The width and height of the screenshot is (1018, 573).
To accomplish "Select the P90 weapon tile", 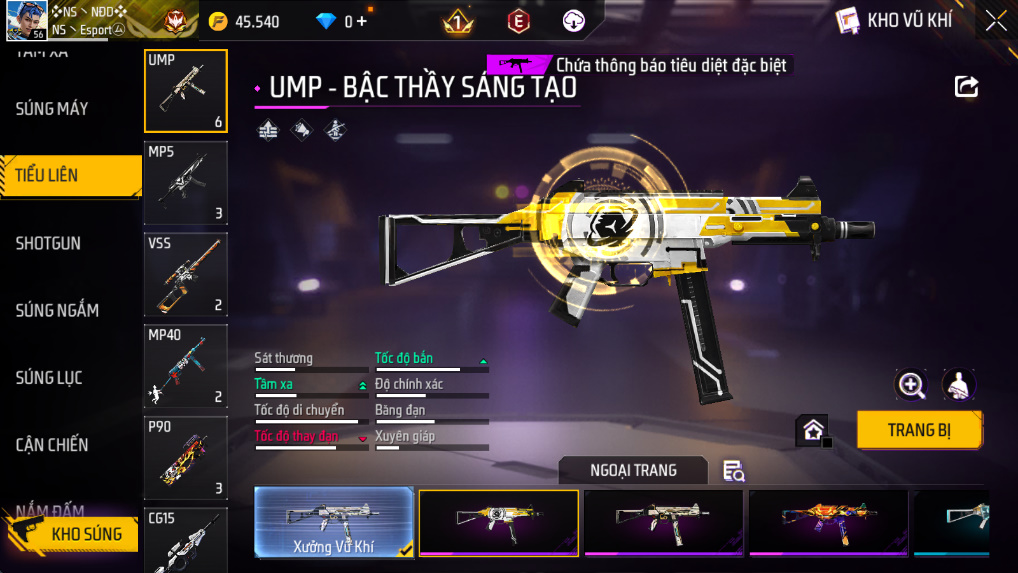I will [x=186, y=458].
